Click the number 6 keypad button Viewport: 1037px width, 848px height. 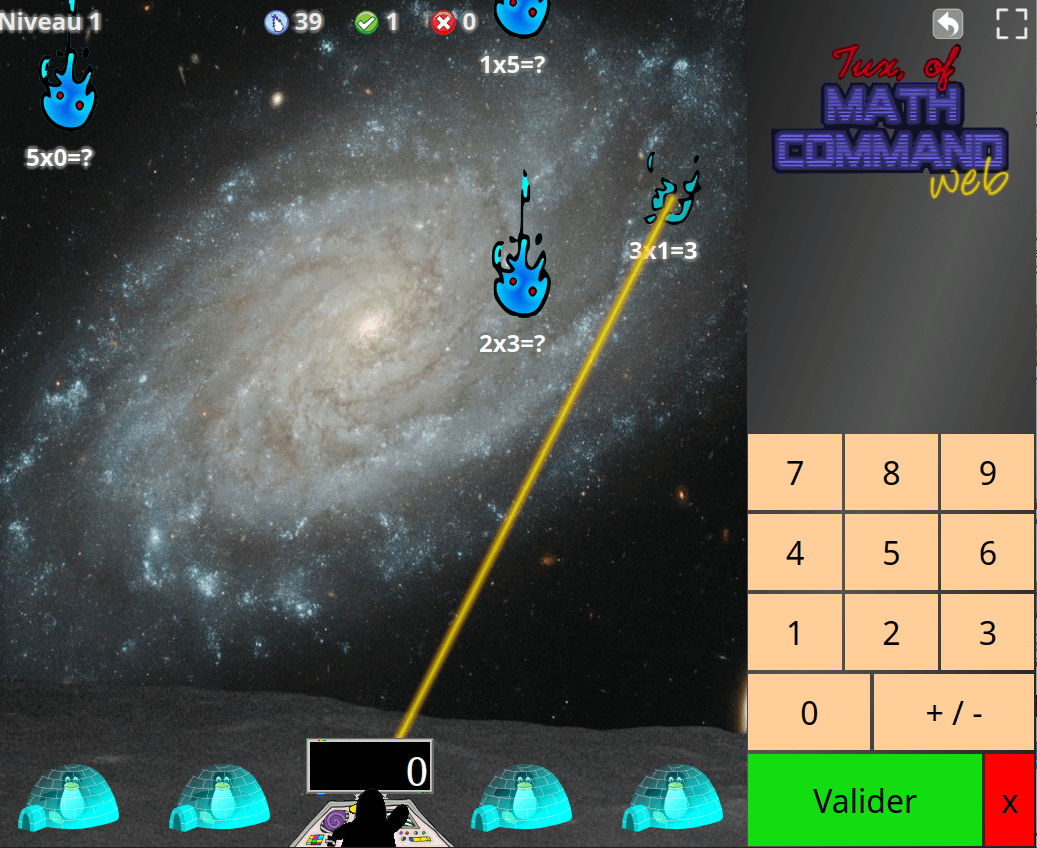tap(987, 553)
